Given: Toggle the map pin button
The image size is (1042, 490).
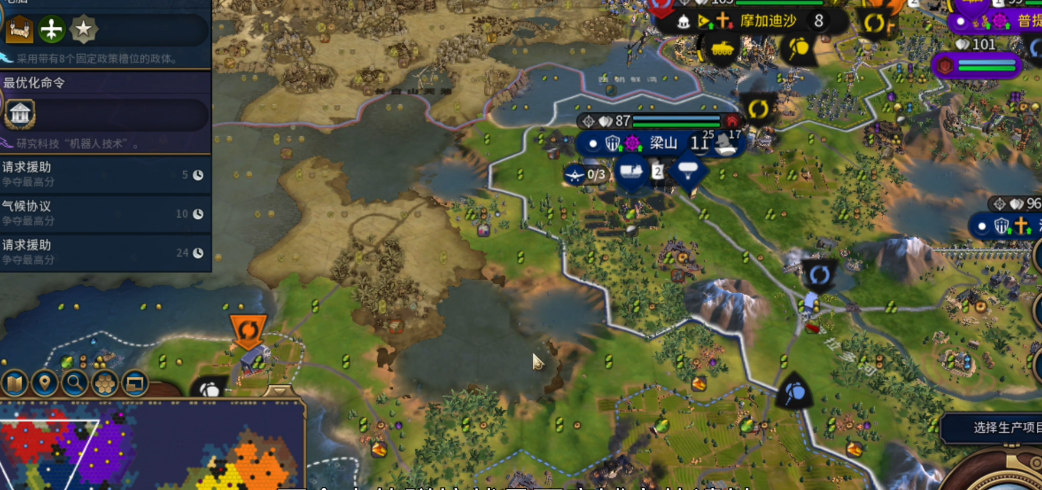Looking at the screenshot, I should [x=44, y=383].
